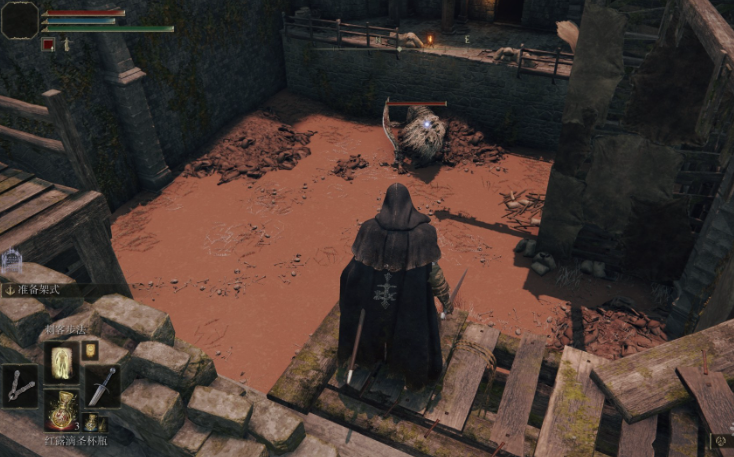Click the small blue flask next-item icon
734x457 pixels.
90,422
